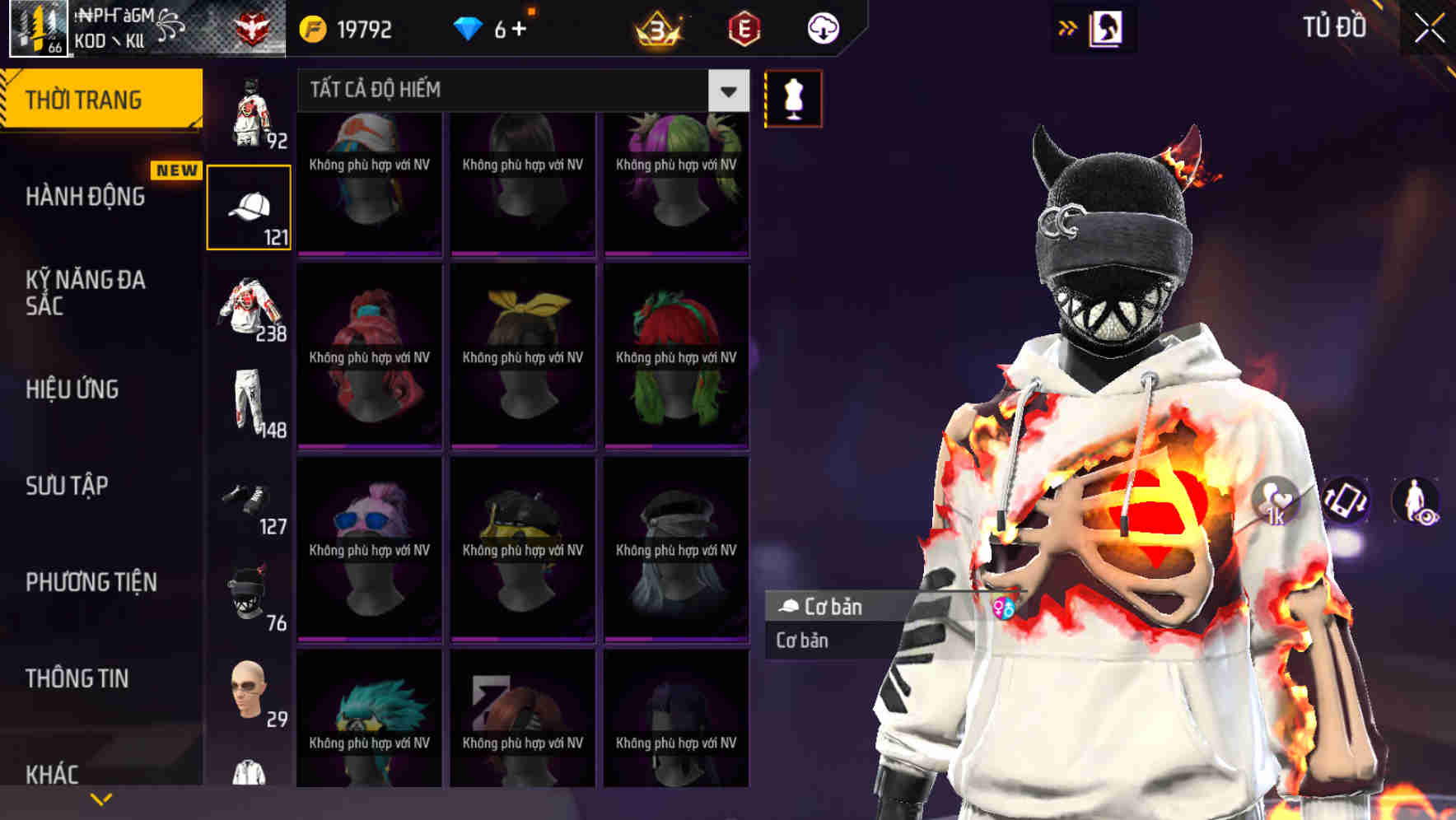Expand the bottom chevron under KHÁC
Image resolution: width=1456 pixels, height=820 pixels.
(x=101, y=799)
